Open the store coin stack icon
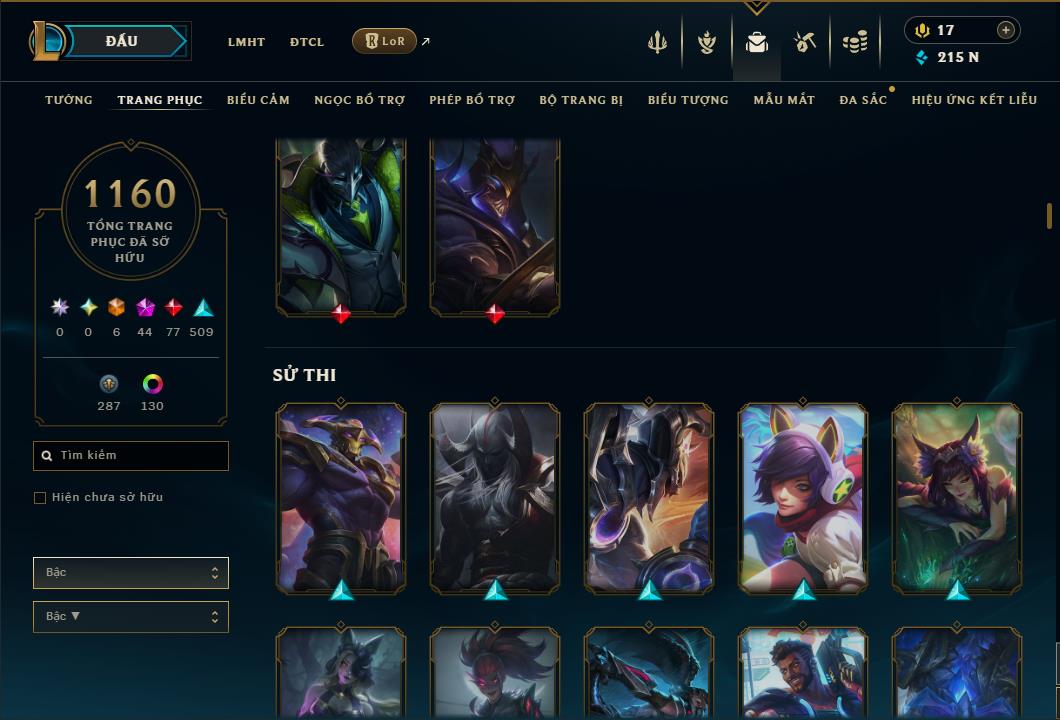 coord(854,42)
